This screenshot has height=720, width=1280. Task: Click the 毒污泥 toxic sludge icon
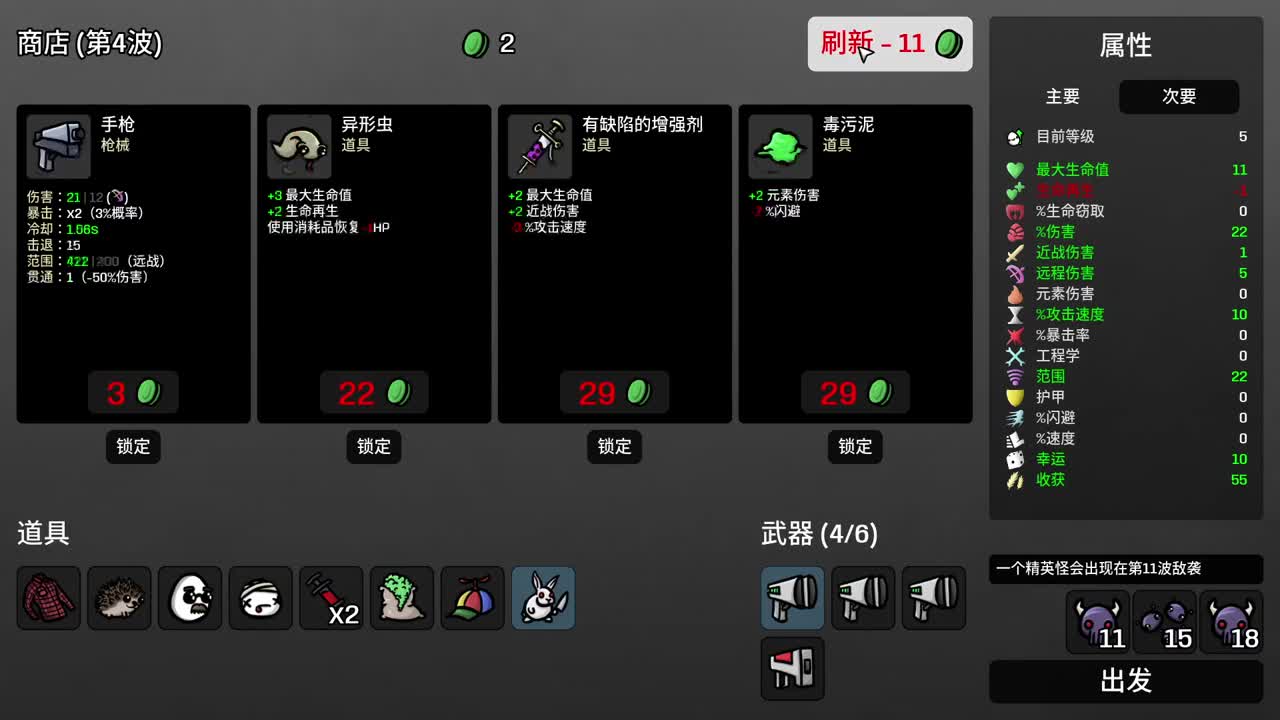pyautogui.click(x=779, y=144)
